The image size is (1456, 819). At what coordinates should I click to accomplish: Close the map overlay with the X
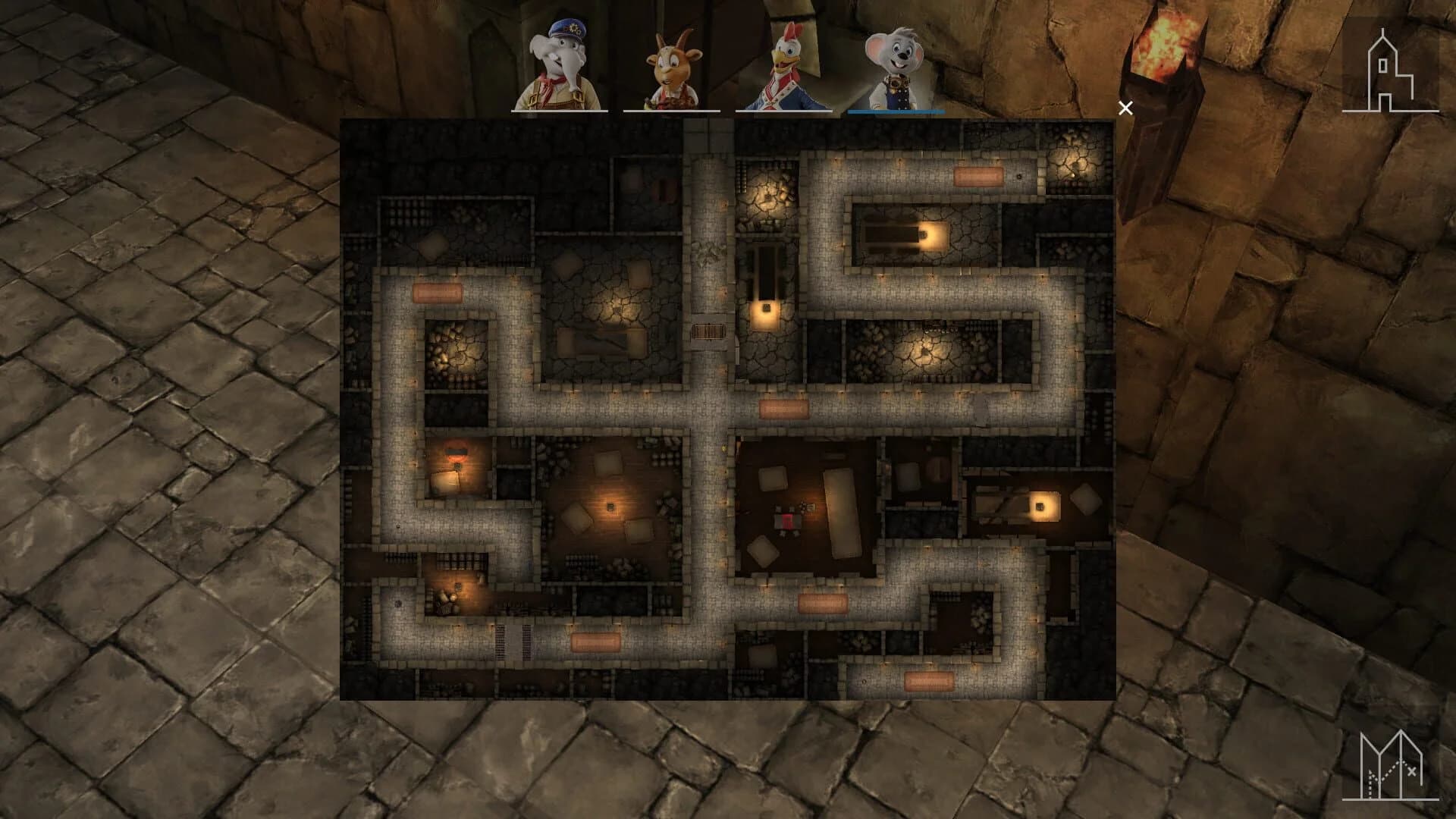1125,107
